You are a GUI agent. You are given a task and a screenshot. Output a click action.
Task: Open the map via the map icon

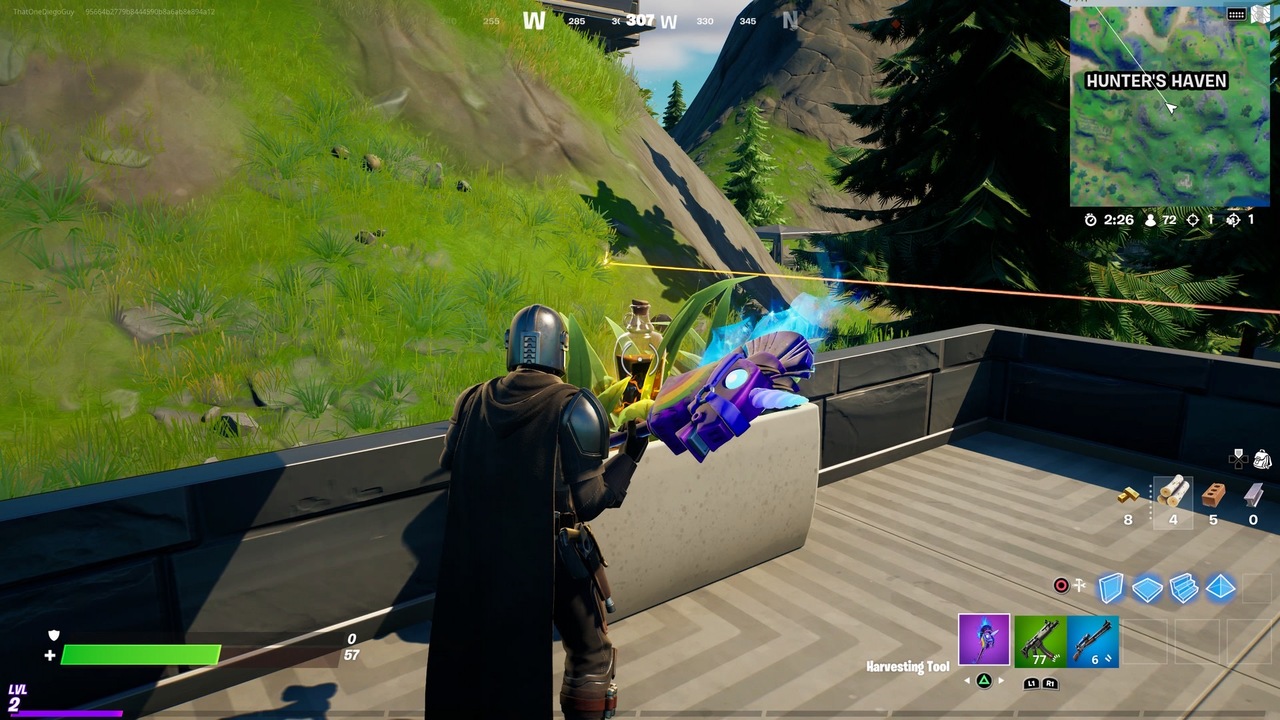pos(1258,12)
